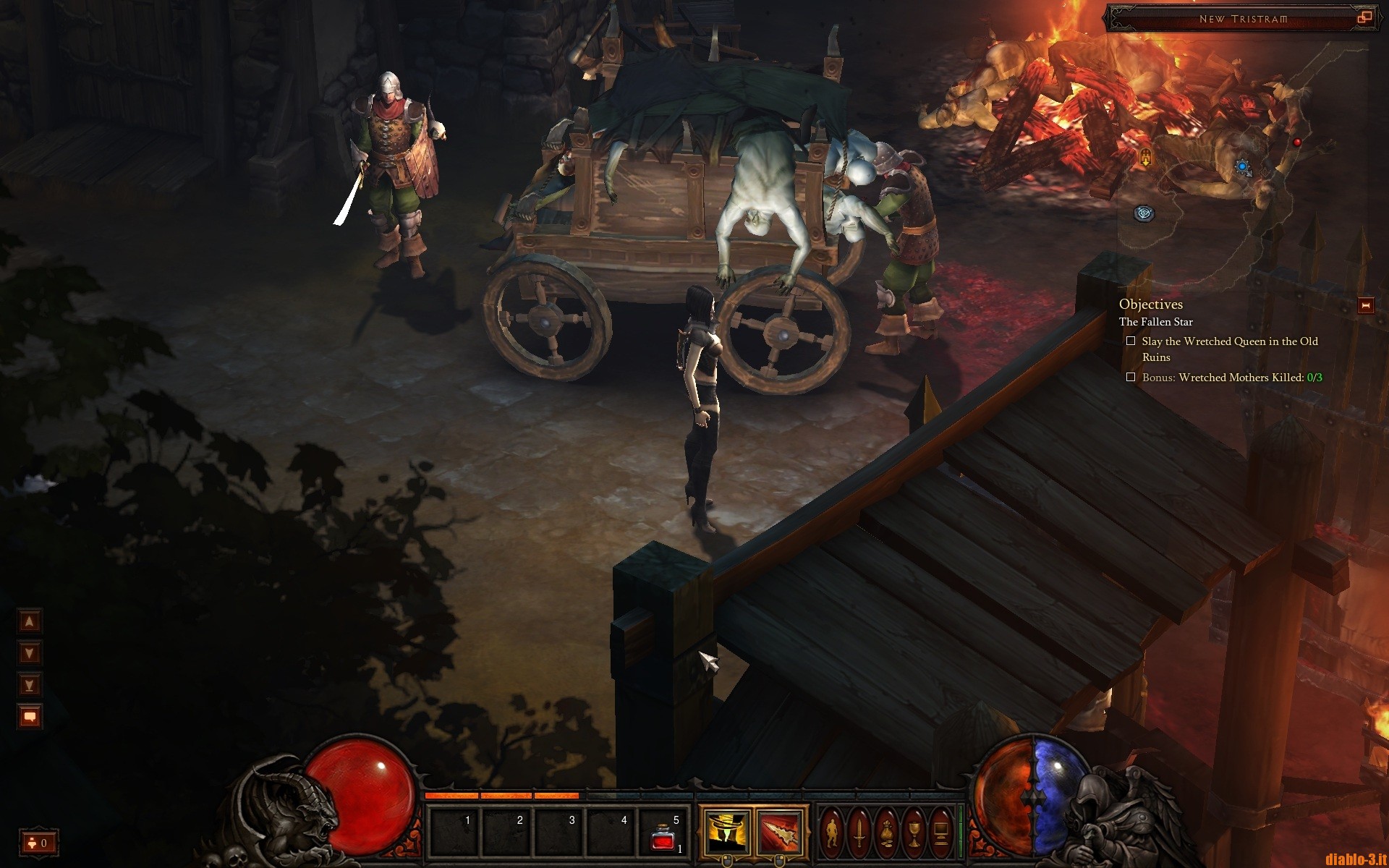The height and width of the screenshot is (868, 1389).
Task: Open the social button showing 0 friends
Action: [38, 843]
